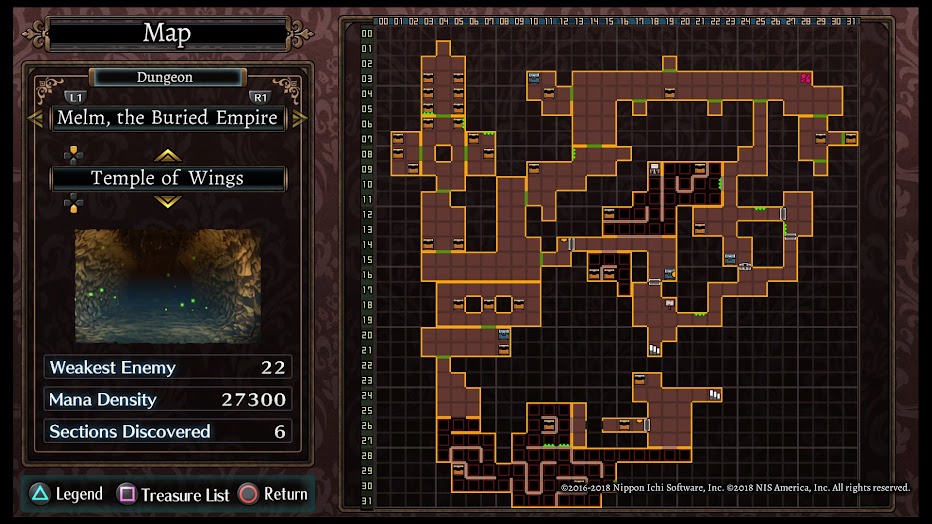Click the pink marker on the dungeon map
Image resolution: width=932 pixels, height=524 pixels.
805,78
